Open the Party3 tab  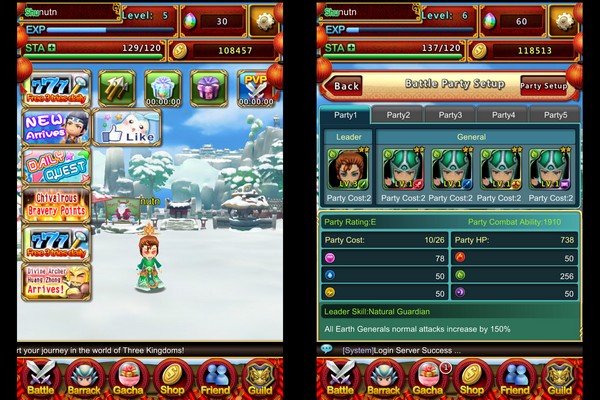pos(450,115)
